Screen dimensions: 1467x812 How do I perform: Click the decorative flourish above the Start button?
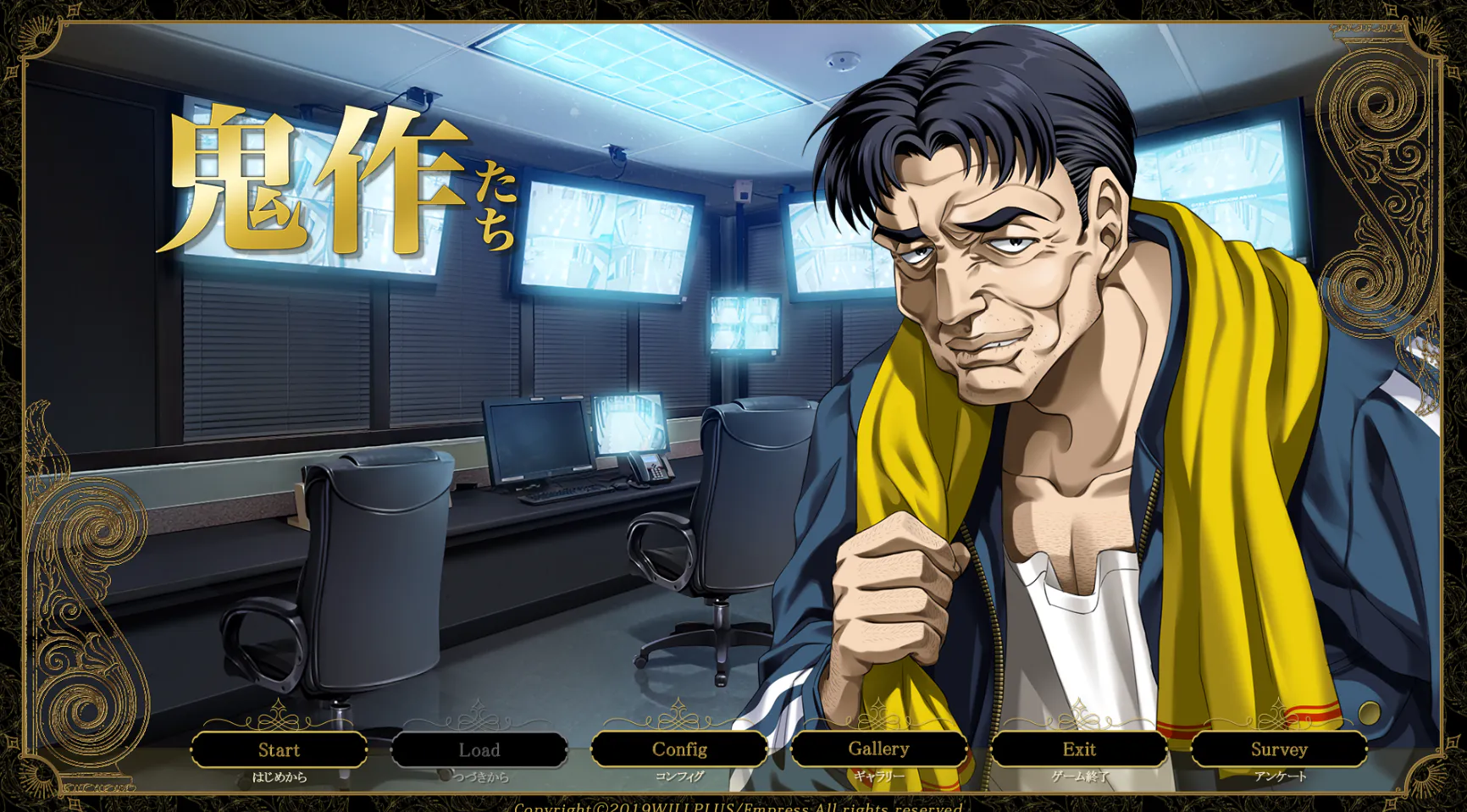[x=280, y=721]
